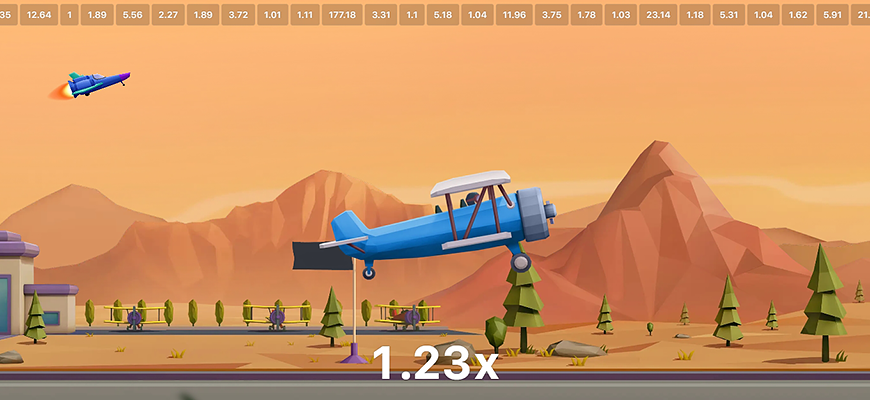Select the 12.64 multiplier history entry
The image size is (870, 400).
click(40, 16)
